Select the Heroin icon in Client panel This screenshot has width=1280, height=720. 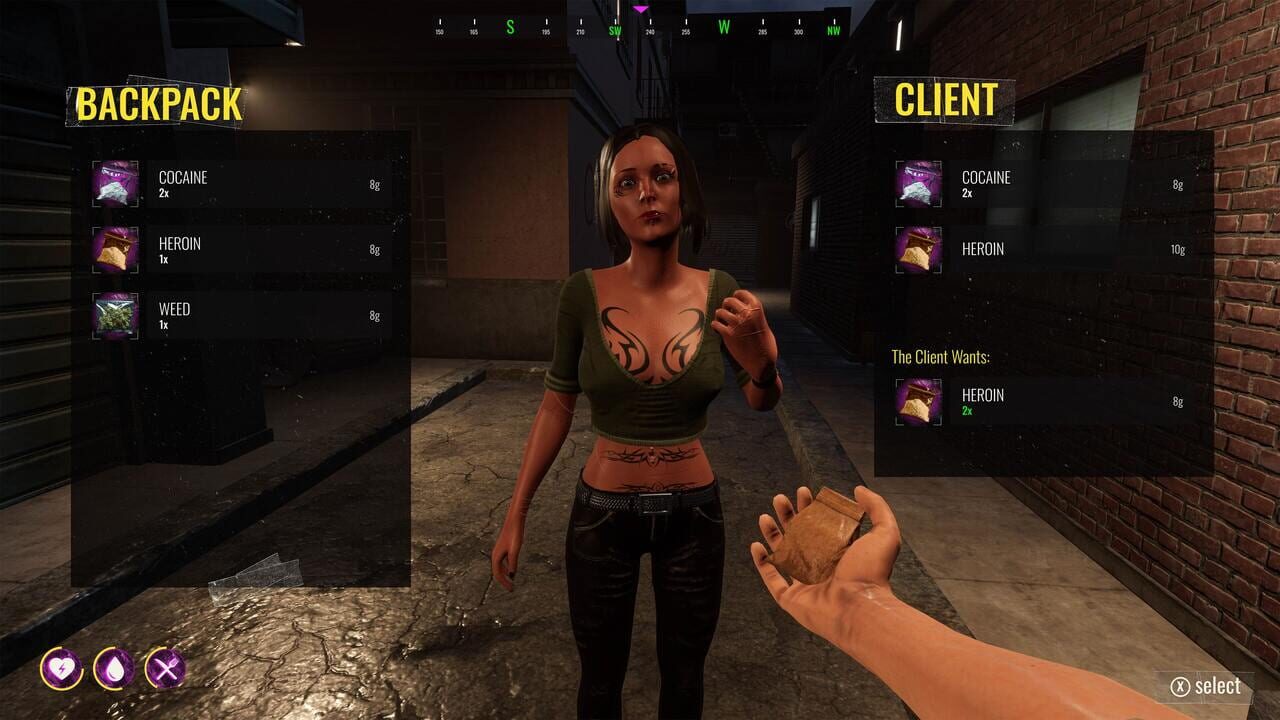point(917,249)
